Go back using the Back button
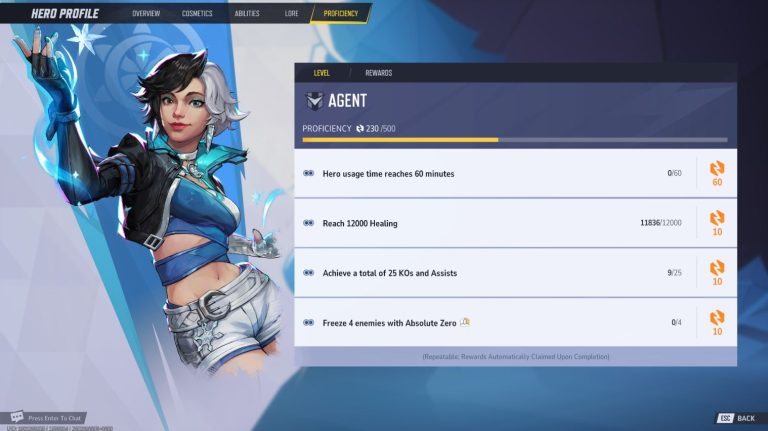The width and height of the screenshot is (768, 431). coord(738,418)
